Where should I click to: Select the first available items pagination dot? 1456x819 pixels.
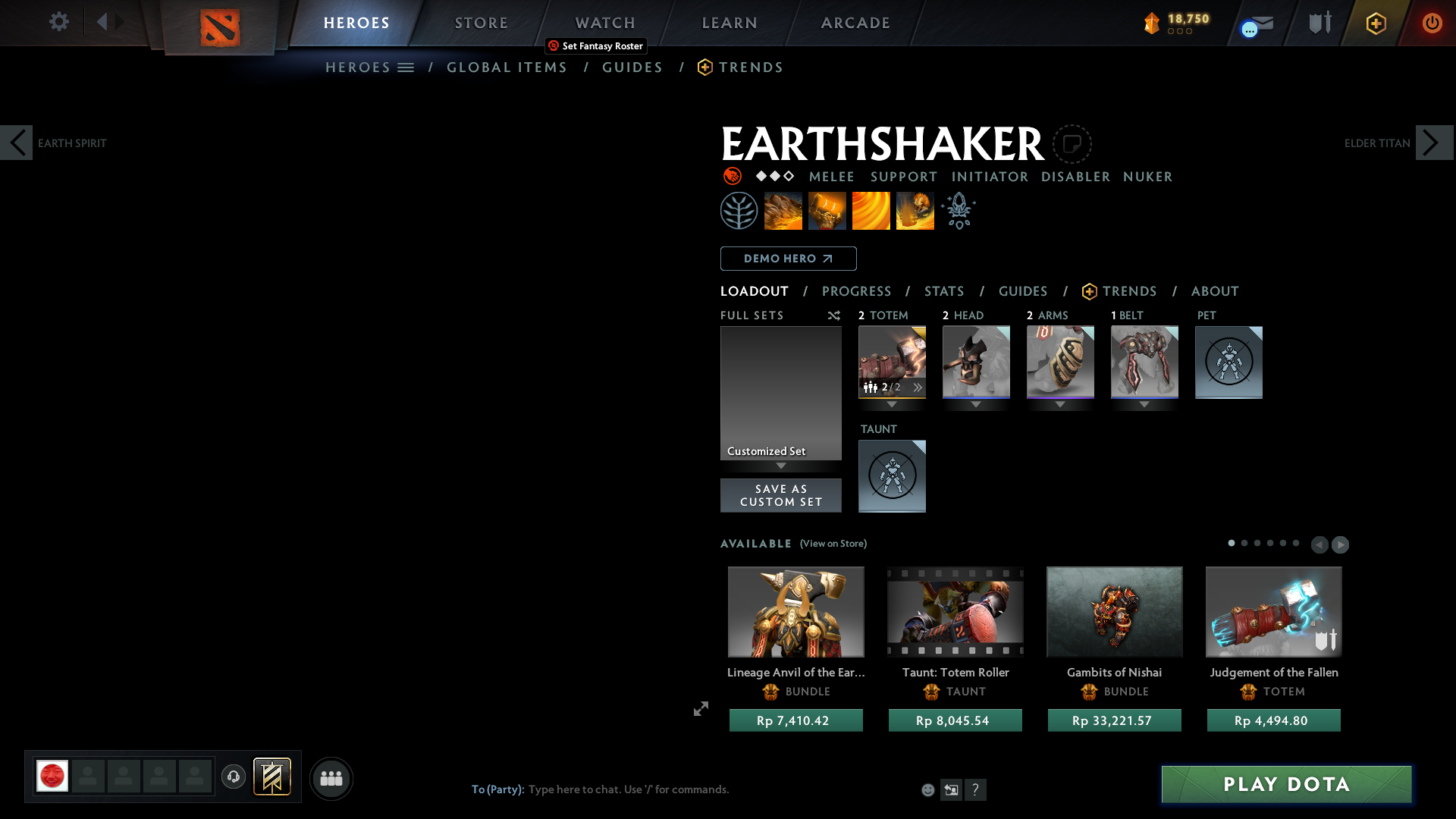pos(1232,544)
